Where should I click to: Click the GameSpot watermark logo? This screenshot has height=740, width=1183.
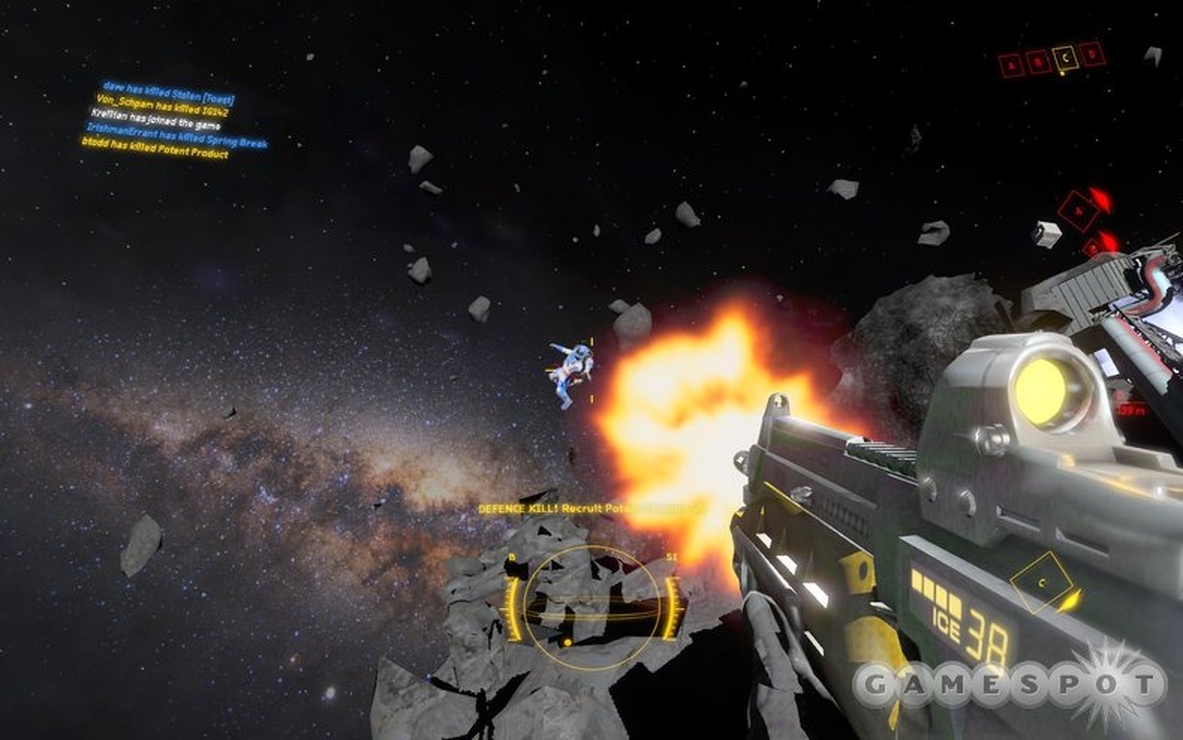(x=1010, y=685)
